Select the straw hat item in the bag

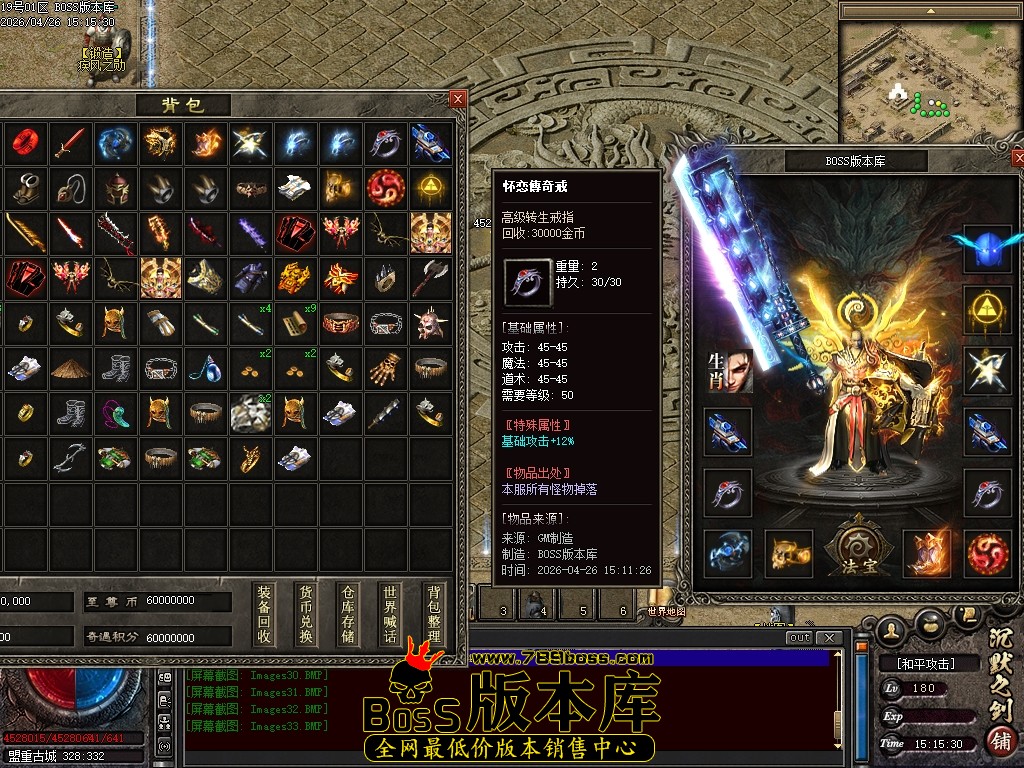pyautogui.click(x=70, y=368)
